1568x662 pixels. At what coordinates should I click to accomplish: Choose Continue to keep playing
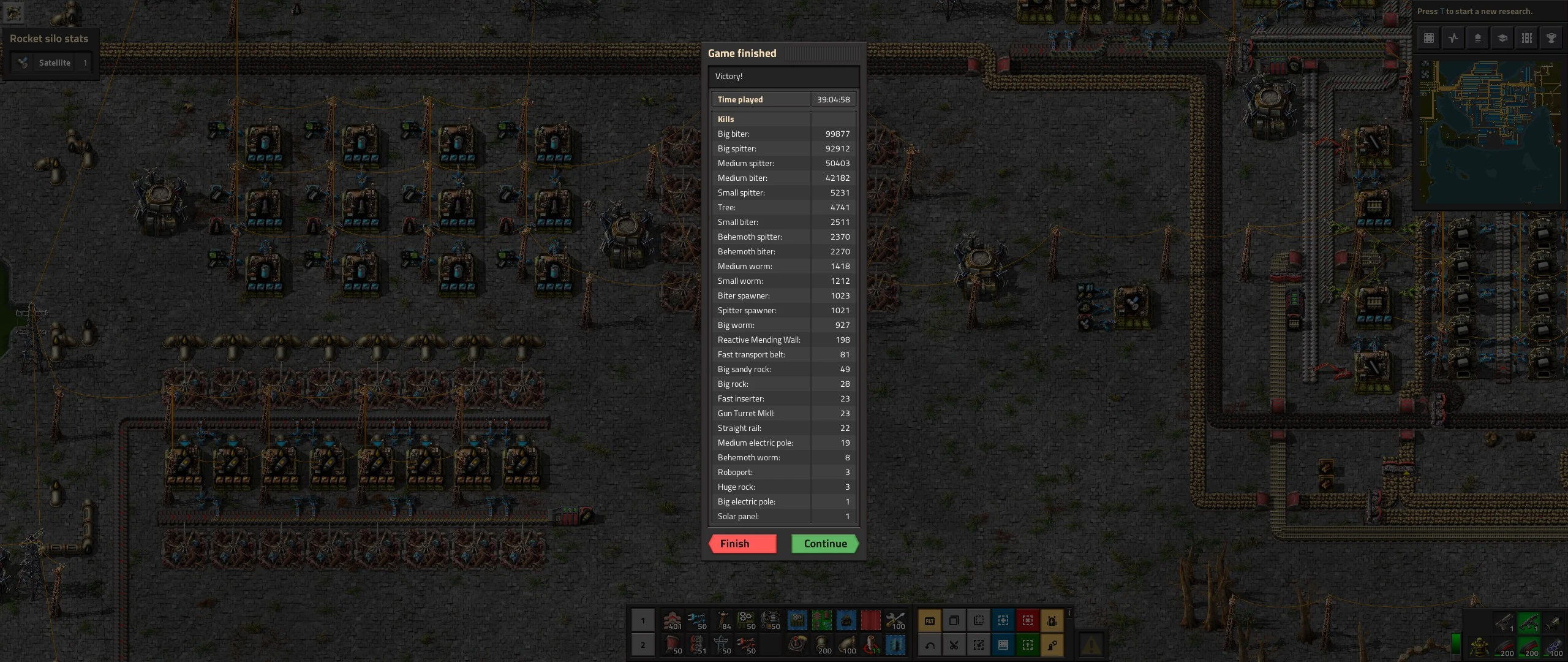(x=824, y=544)
